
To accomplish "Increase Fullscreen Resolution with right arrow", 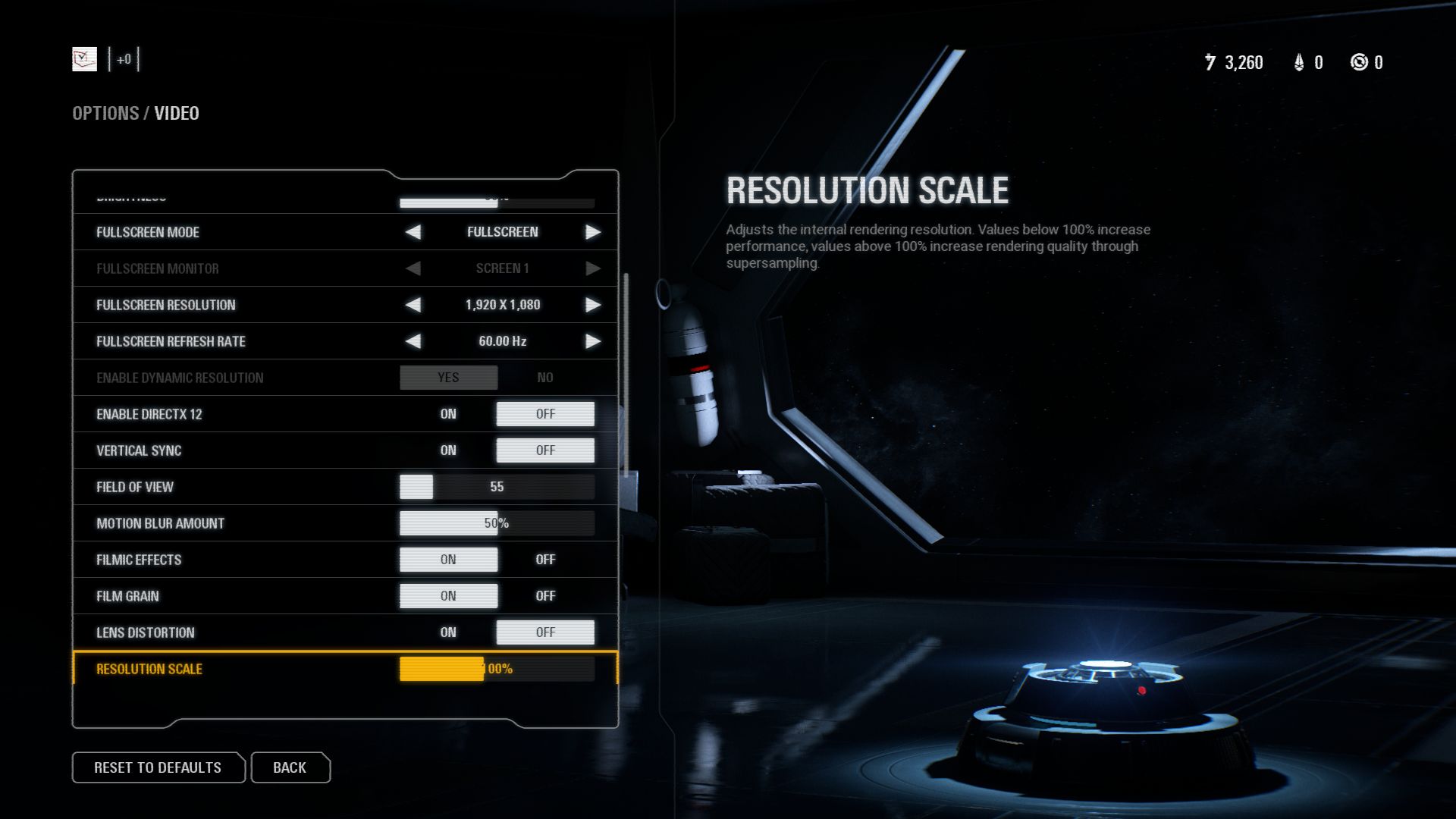I will click(593, 305).
